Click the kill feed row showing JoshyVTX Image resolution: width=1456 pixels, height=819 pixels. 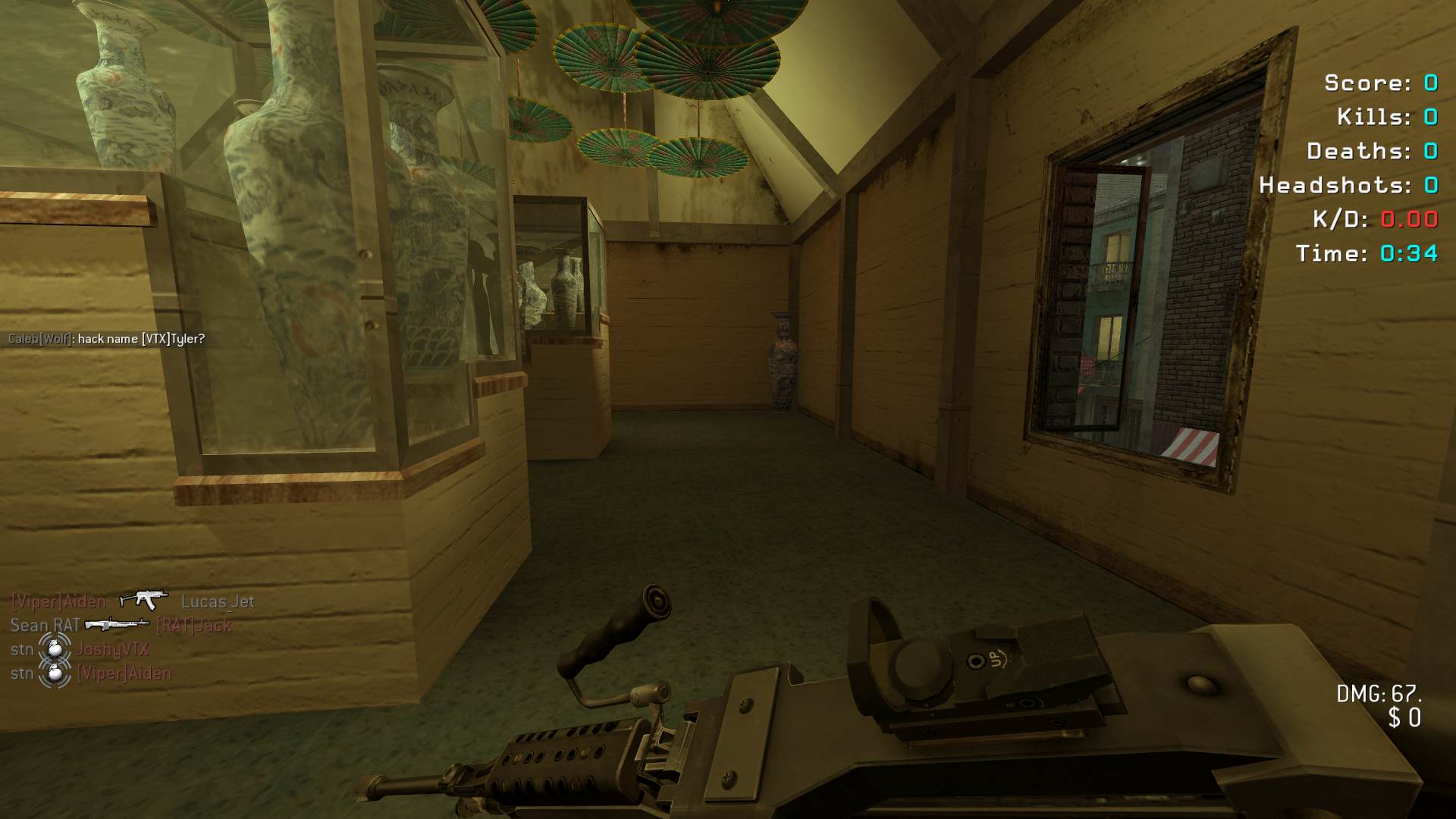coord(112,650)
